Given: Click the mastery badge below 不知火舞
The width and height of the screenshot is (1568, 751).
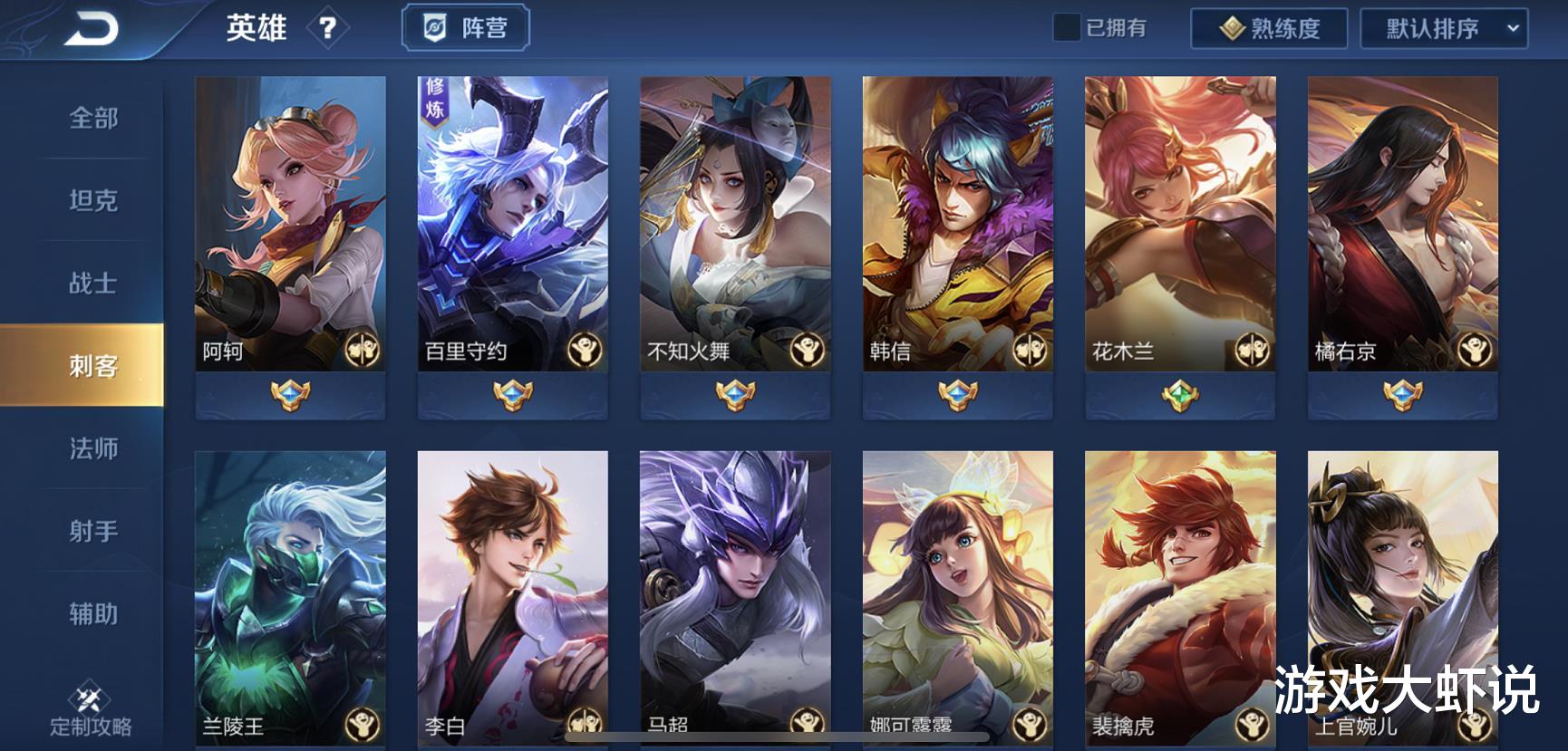Looking at the screenshot, I should click(737, 394).
